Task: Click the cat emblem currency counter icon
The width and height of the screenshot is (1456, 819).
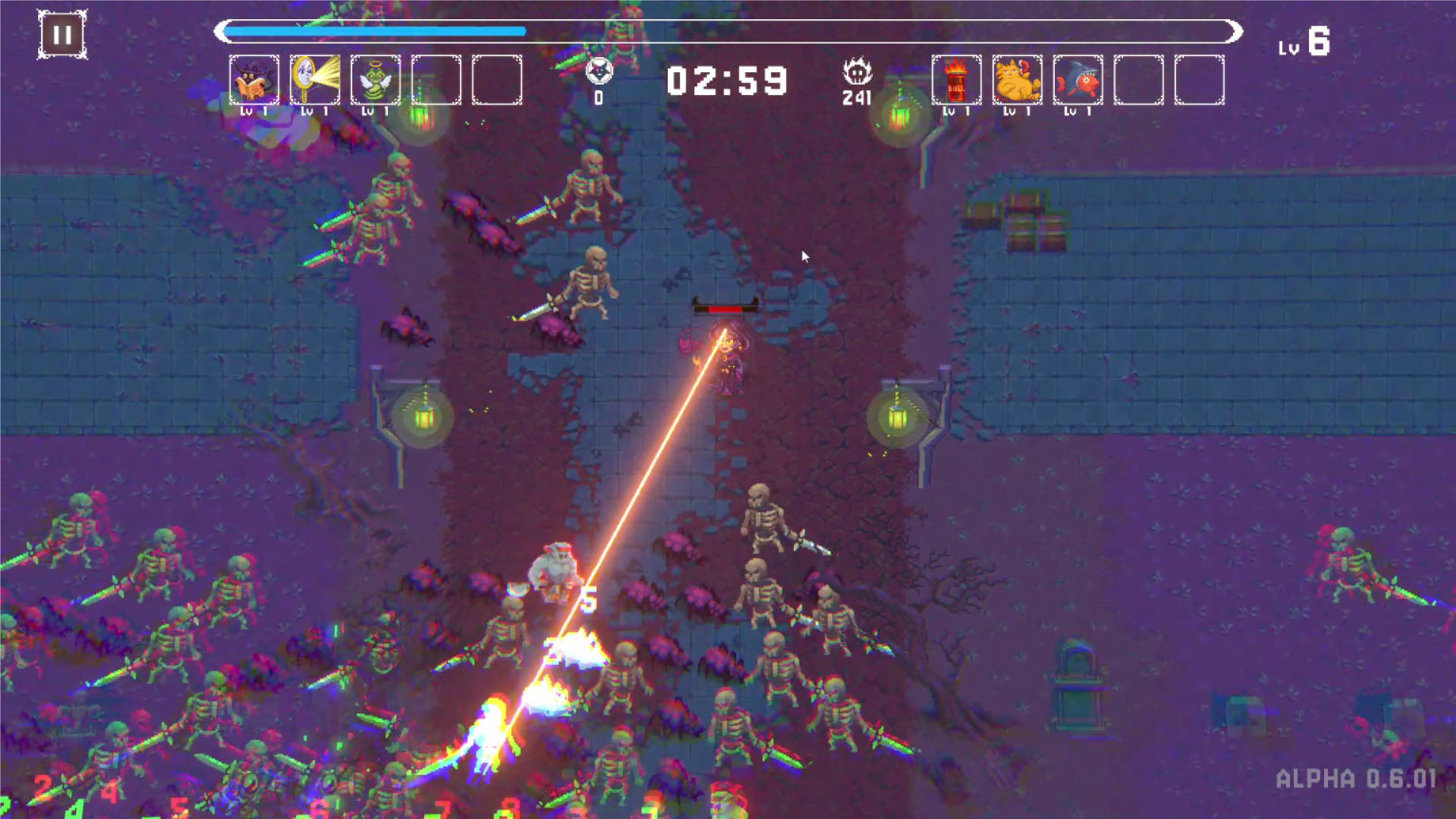Action: click(600, 72)
